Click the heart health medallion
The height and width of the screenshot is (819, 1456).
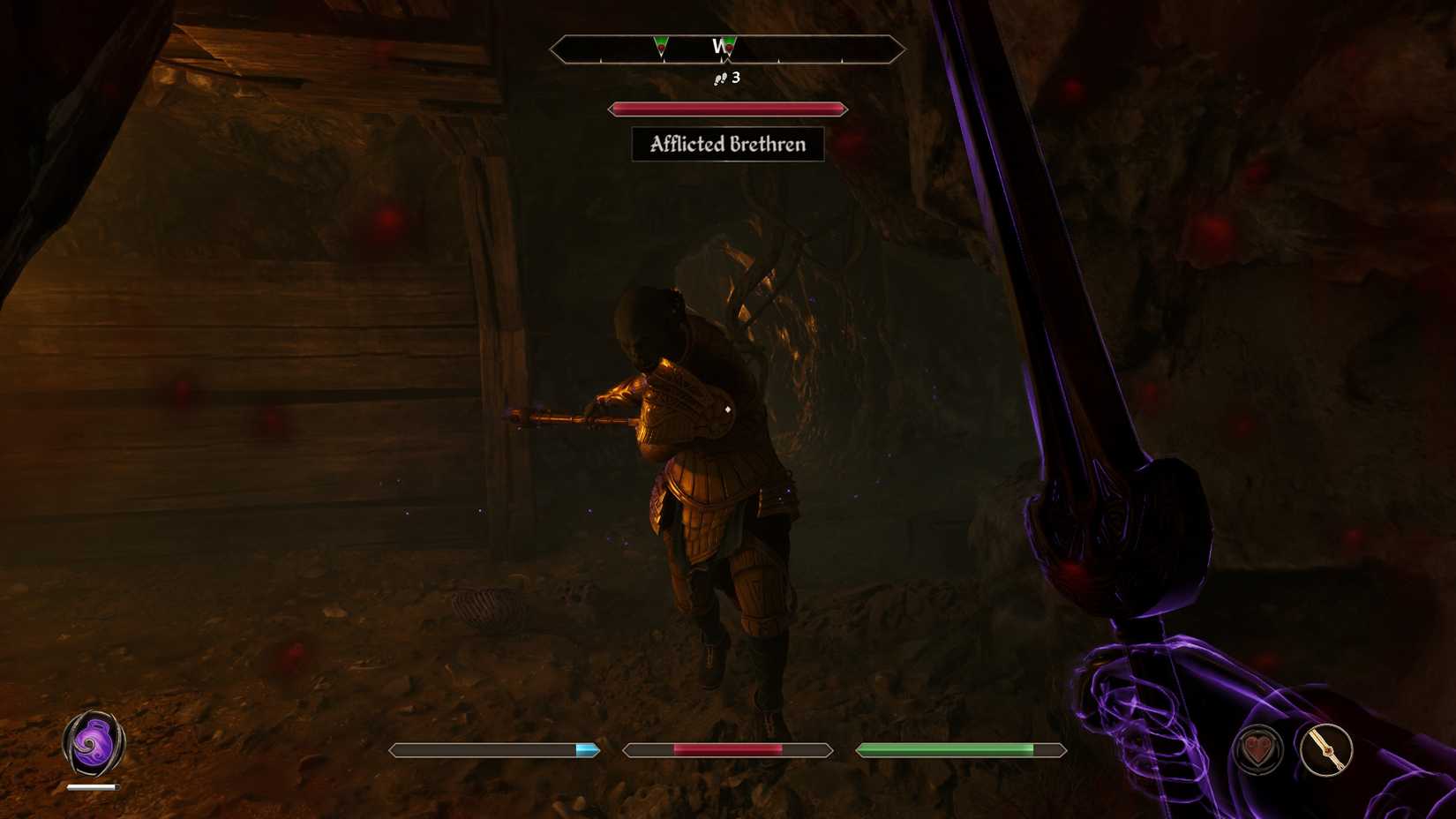[1260, 748]
